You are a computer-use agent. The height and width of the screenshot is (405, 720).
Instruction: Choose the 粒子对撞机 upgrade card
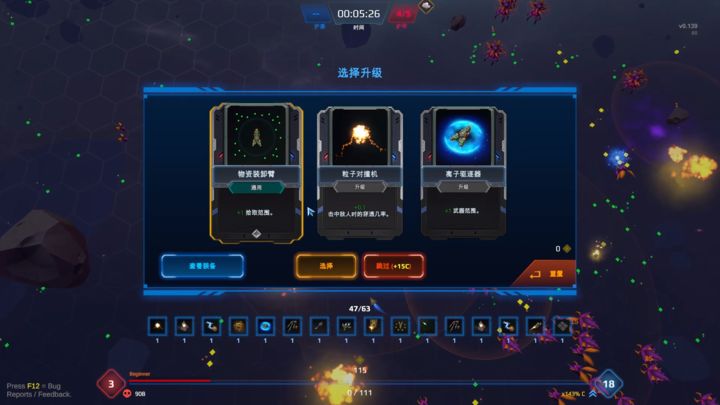tap(359, 172)
